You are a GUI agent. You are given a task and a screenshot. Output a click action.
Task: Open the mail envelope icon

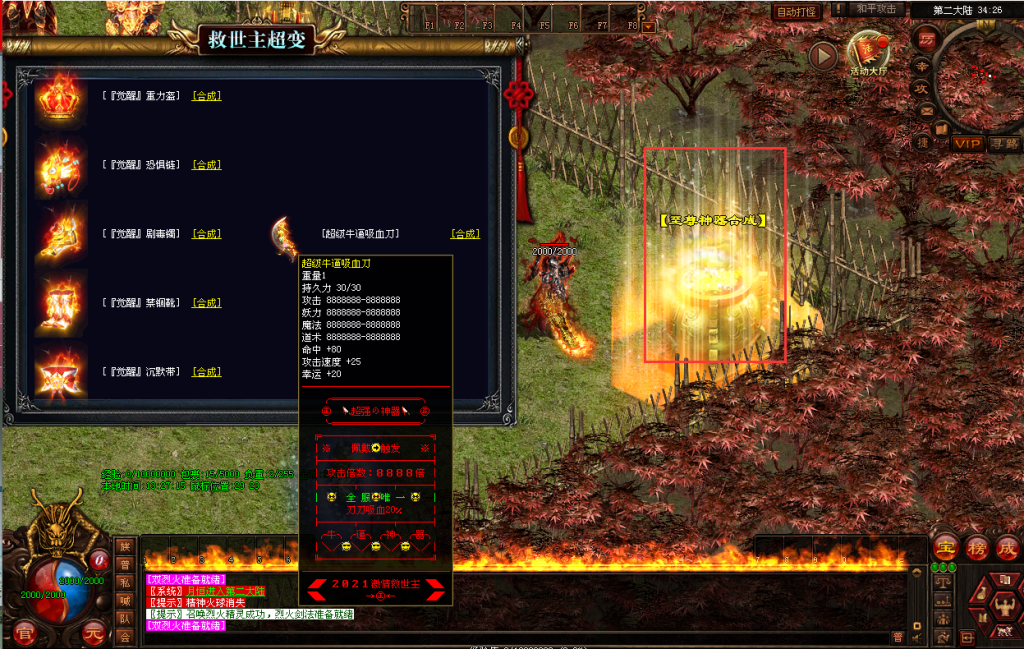(x=927, y=110)
